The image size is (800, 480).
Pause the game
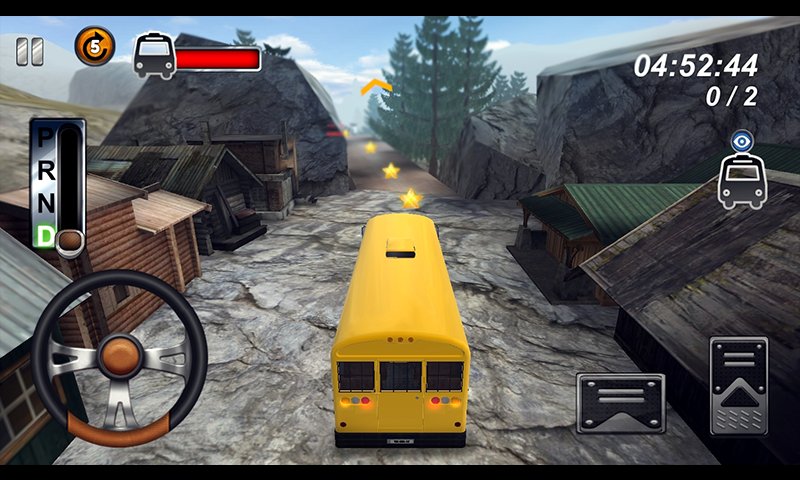click(30, 51)
